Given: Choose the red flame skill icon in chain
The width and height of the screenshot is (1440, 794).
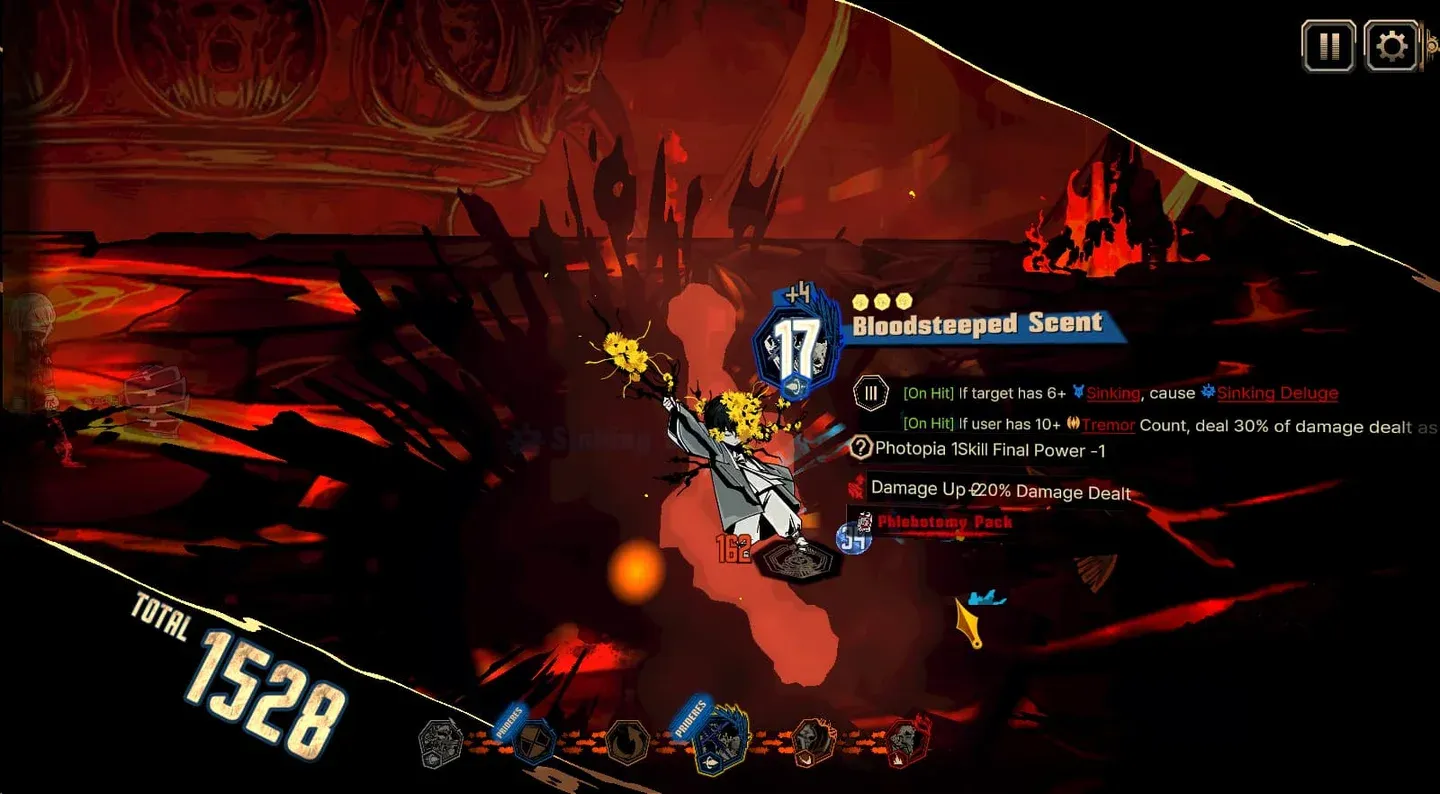Looking at the screenshot, I should click(x=907, y=744).
